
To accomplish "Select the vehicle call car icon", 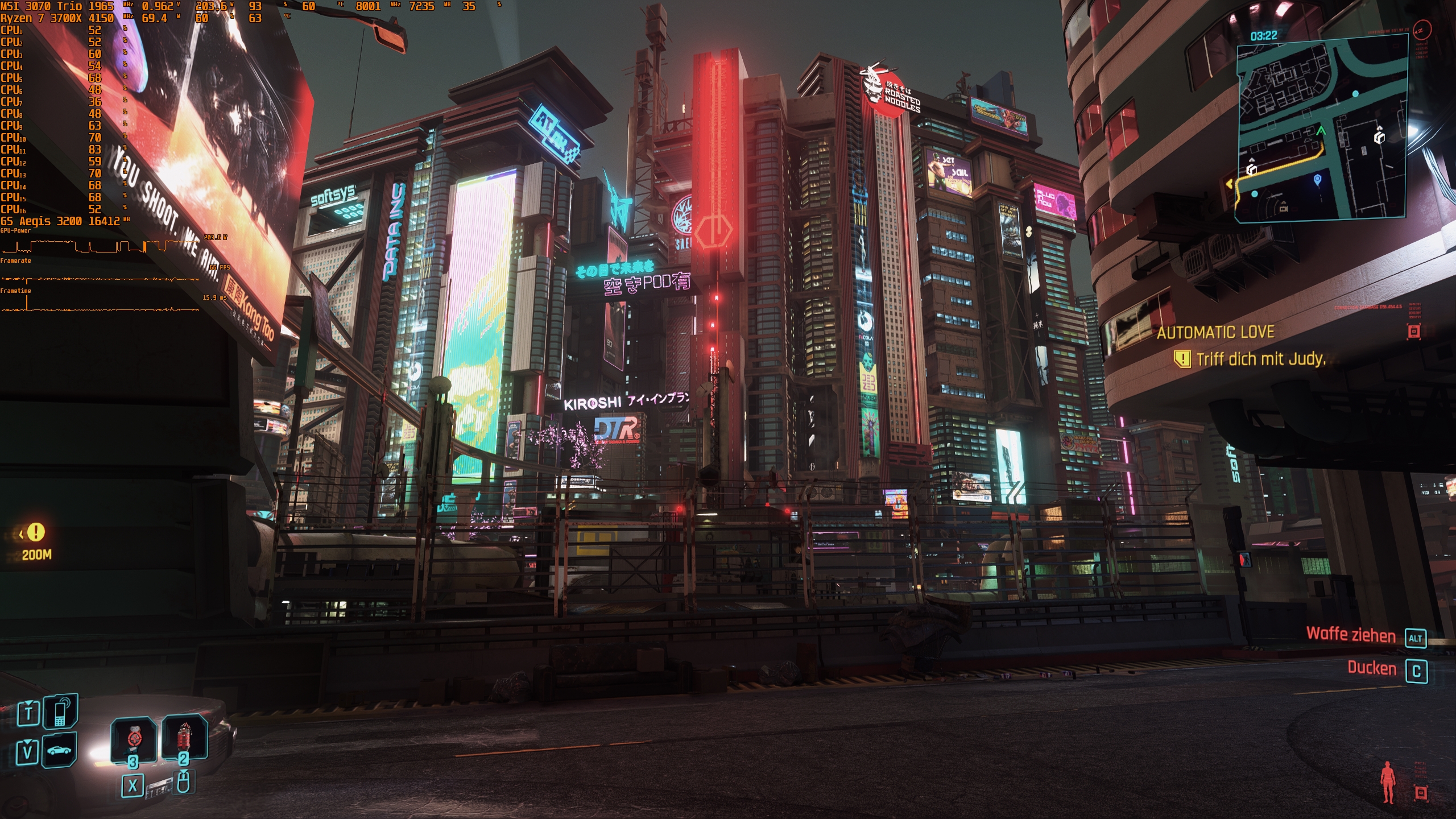I will click(x=59, y=751).
